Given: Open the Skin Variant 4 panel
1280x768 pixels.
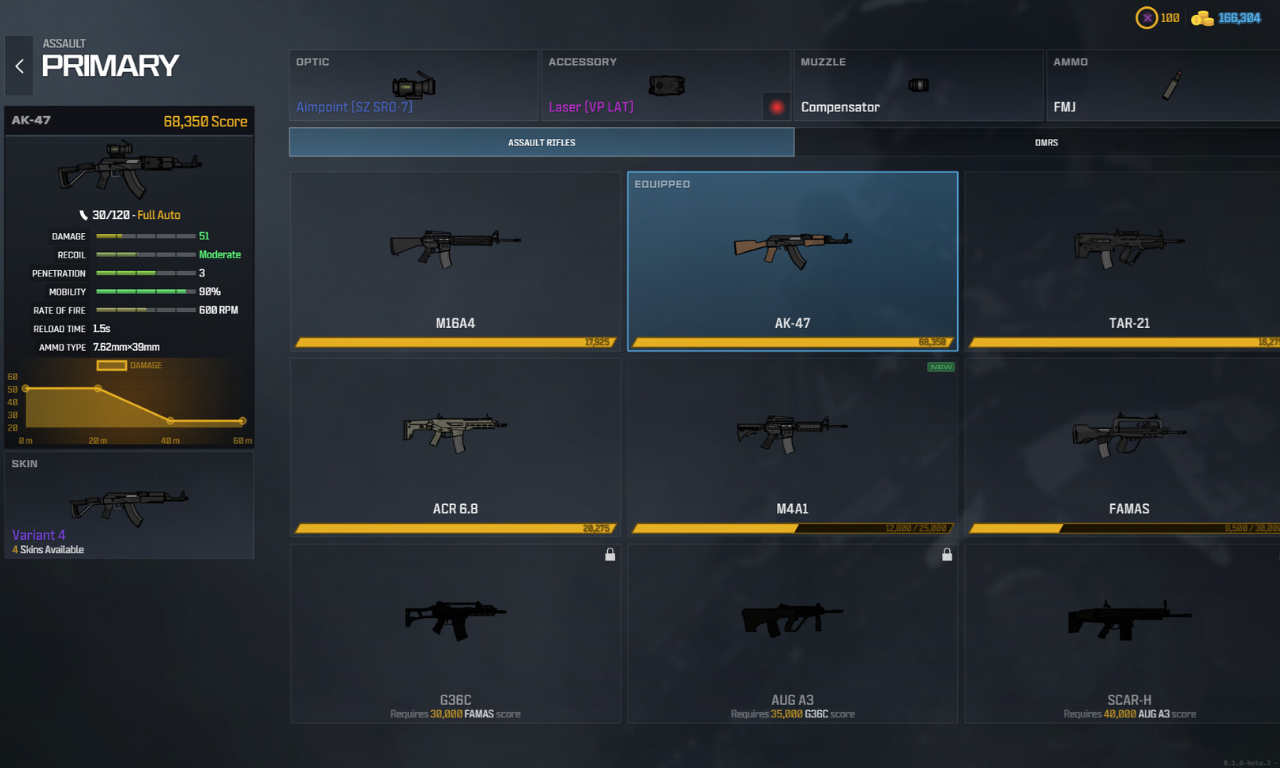Looking at the screenshot, I should coord(129,505).
